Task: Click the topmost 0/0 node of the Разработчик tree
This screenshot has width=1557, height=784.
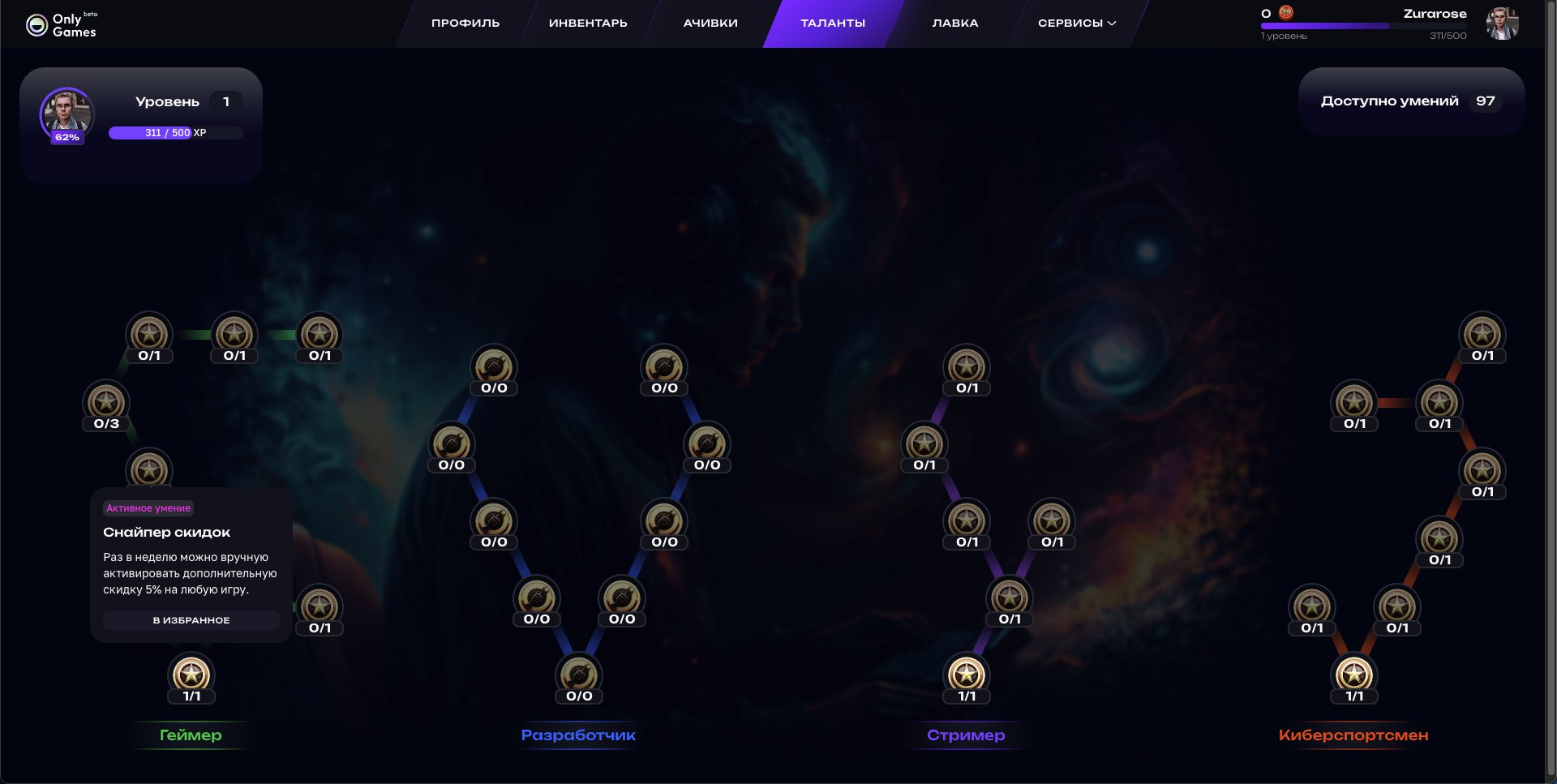Action: 494,366
